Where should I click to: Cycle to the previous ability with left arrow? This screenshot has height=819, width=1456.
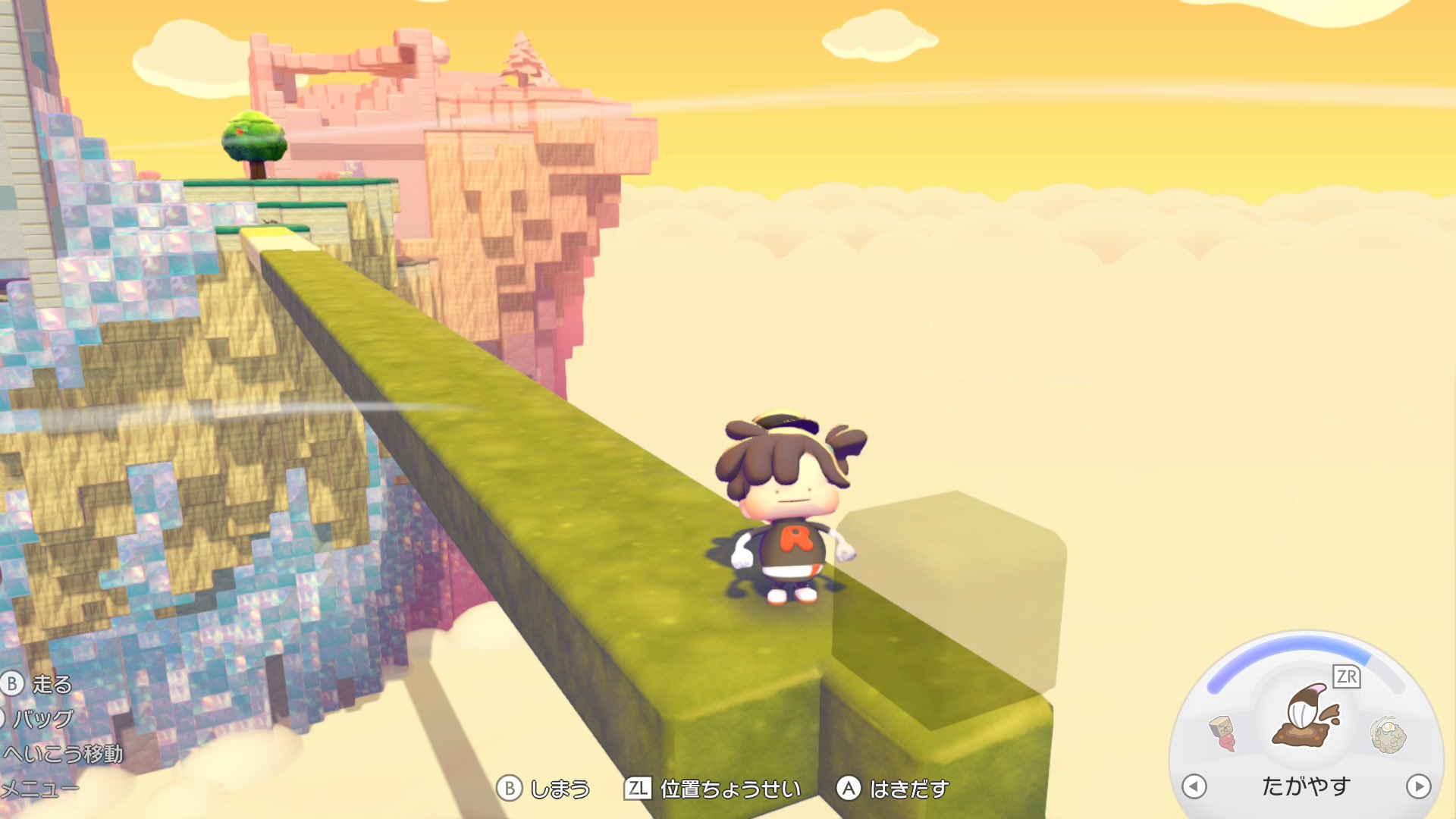pos(1194,786)
